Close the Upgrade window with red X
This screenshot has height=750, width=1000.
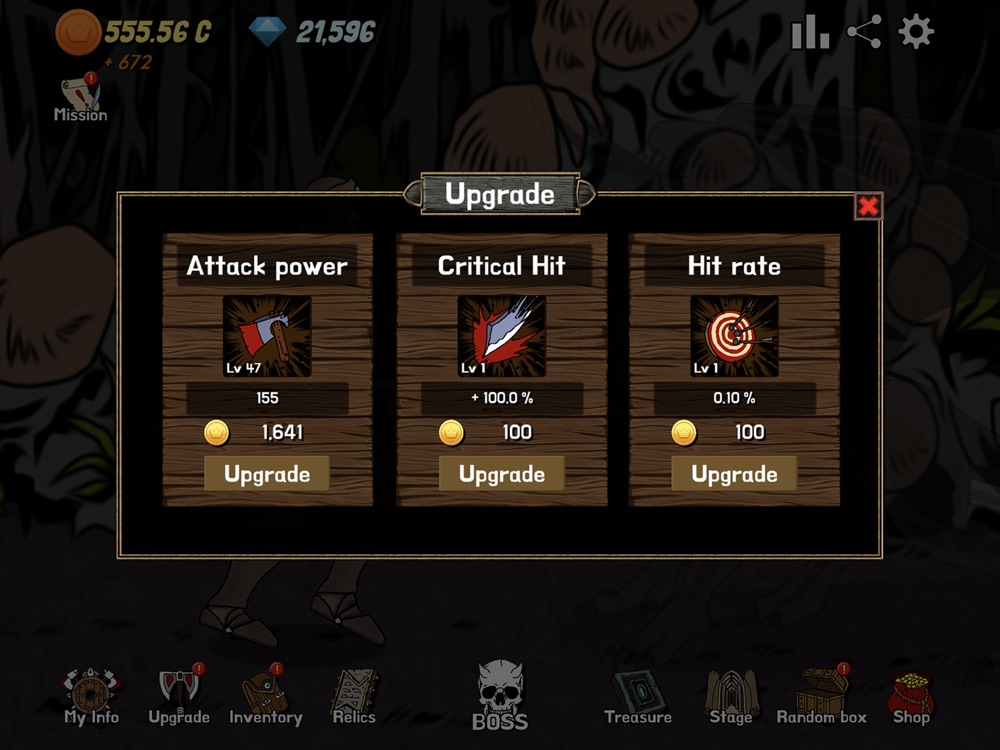(868, 206)
